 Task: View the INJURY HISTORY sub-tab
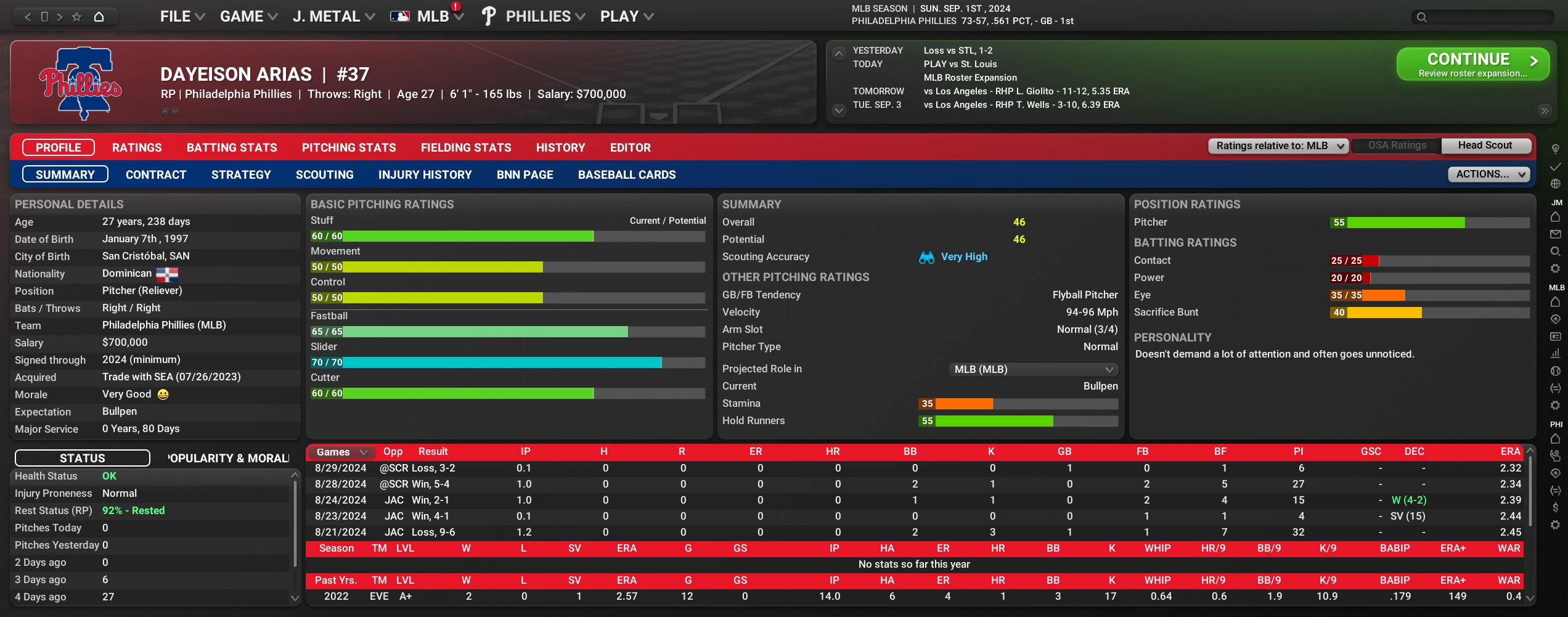pos(425,175)
